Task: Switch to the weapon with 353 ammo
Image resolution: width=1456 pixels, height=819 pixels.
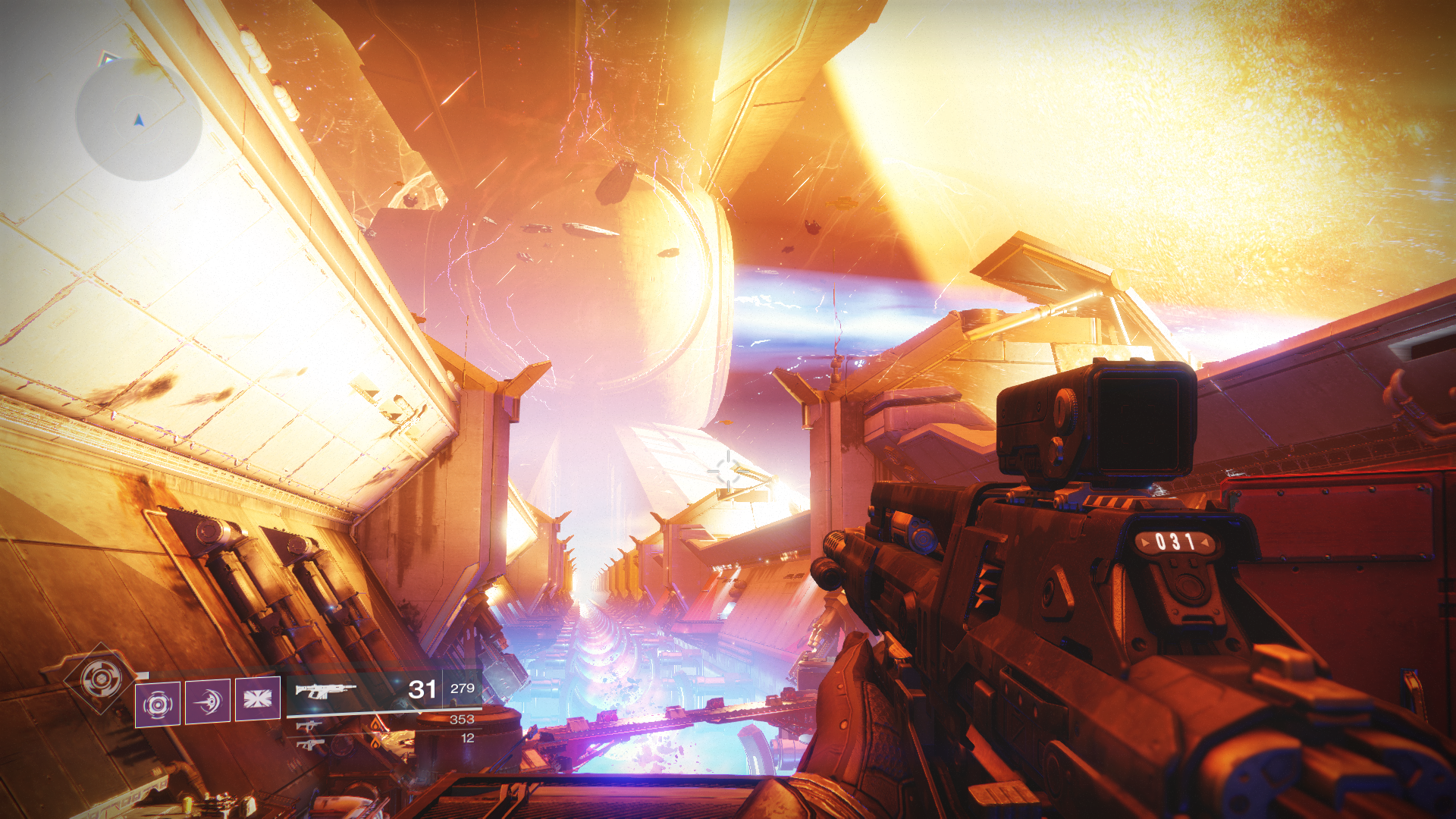Action: [x=309, y=726]
